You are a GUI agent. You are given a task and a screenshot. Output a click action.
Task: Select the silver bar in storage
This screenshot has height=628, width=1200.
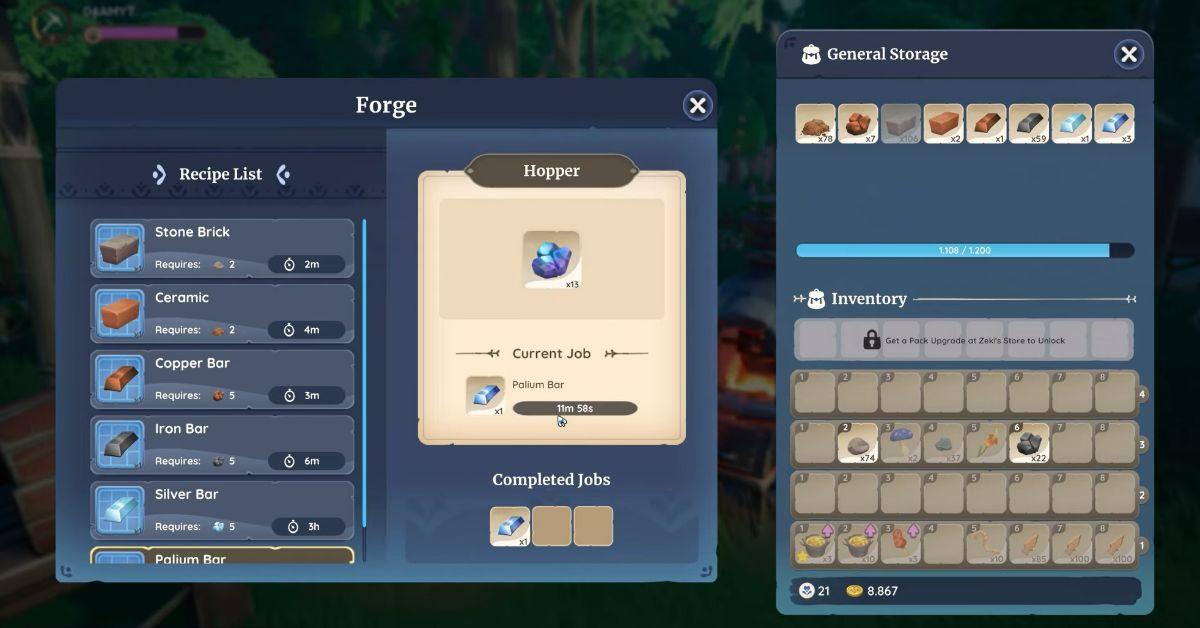click(1072, 124)
